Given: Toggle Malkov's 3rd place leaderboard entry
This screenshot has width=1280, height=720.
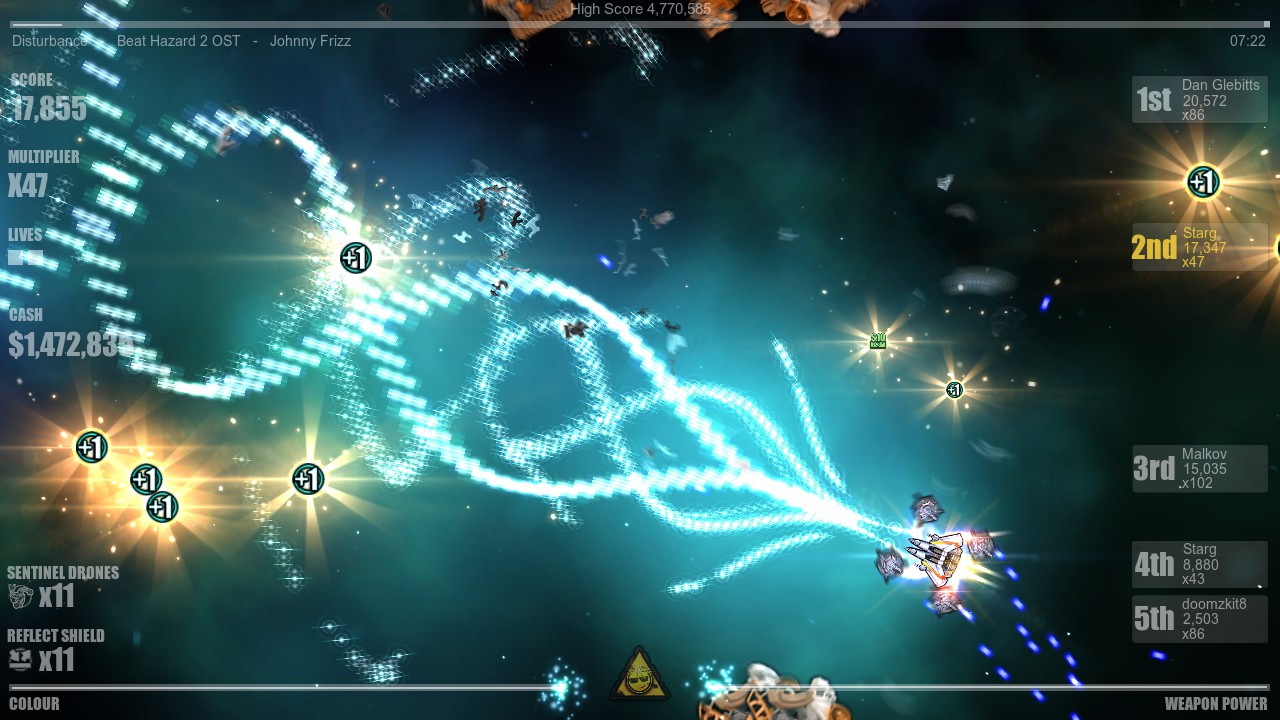Looking at the screenshot, I should tap(1199, 468).
